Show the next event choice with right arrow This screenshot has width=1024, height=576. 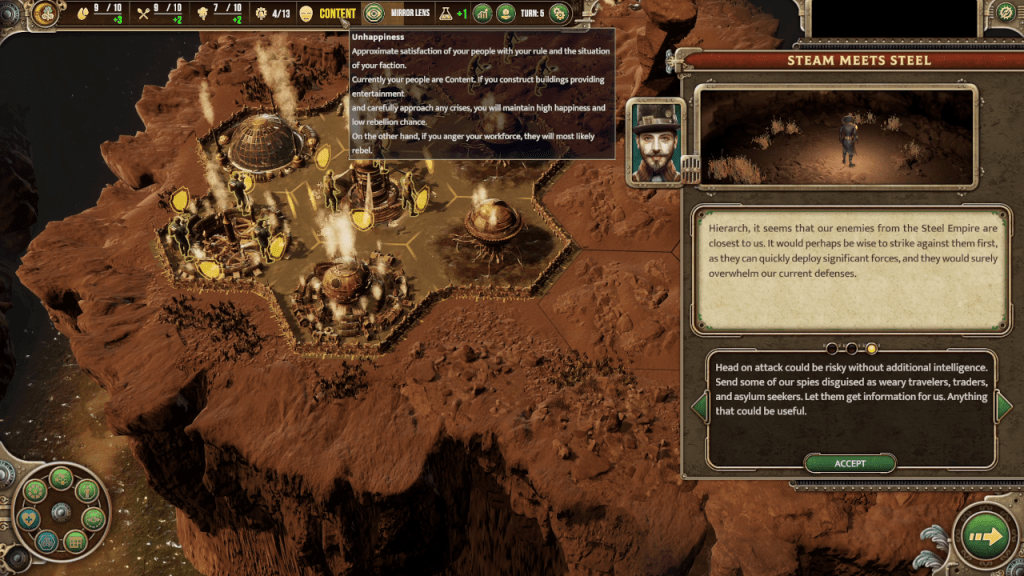pos(1003,405)
